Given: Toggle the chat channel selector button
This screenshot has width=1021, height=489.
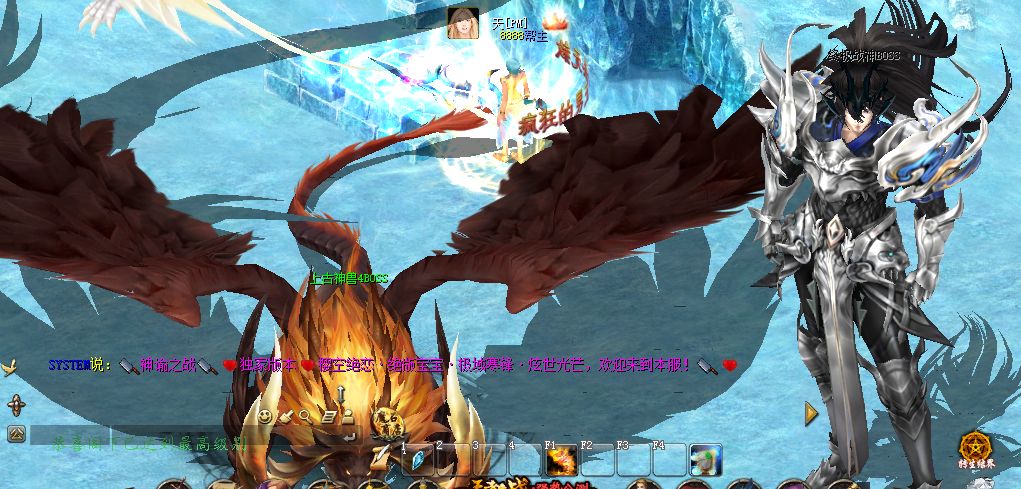Looking at the screenshot, I should 16,434.
